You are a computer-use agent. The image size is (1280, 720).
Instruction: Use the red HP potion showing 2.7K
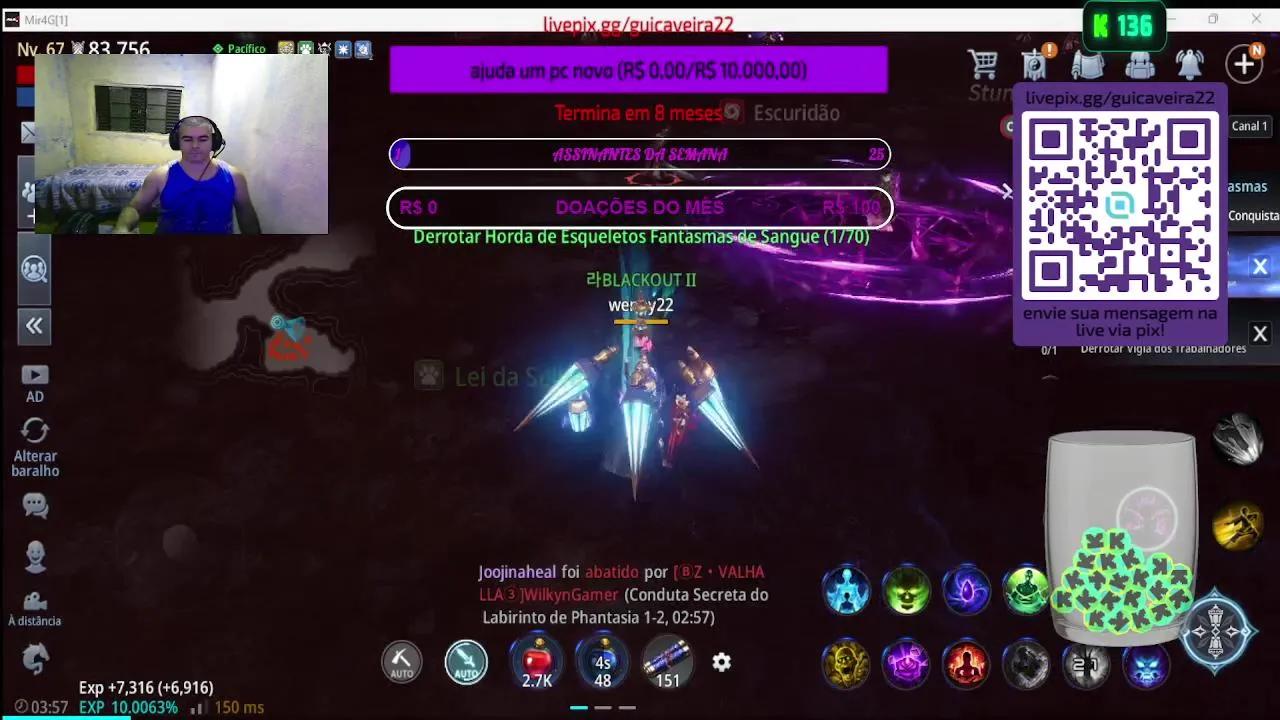[537, 662]
